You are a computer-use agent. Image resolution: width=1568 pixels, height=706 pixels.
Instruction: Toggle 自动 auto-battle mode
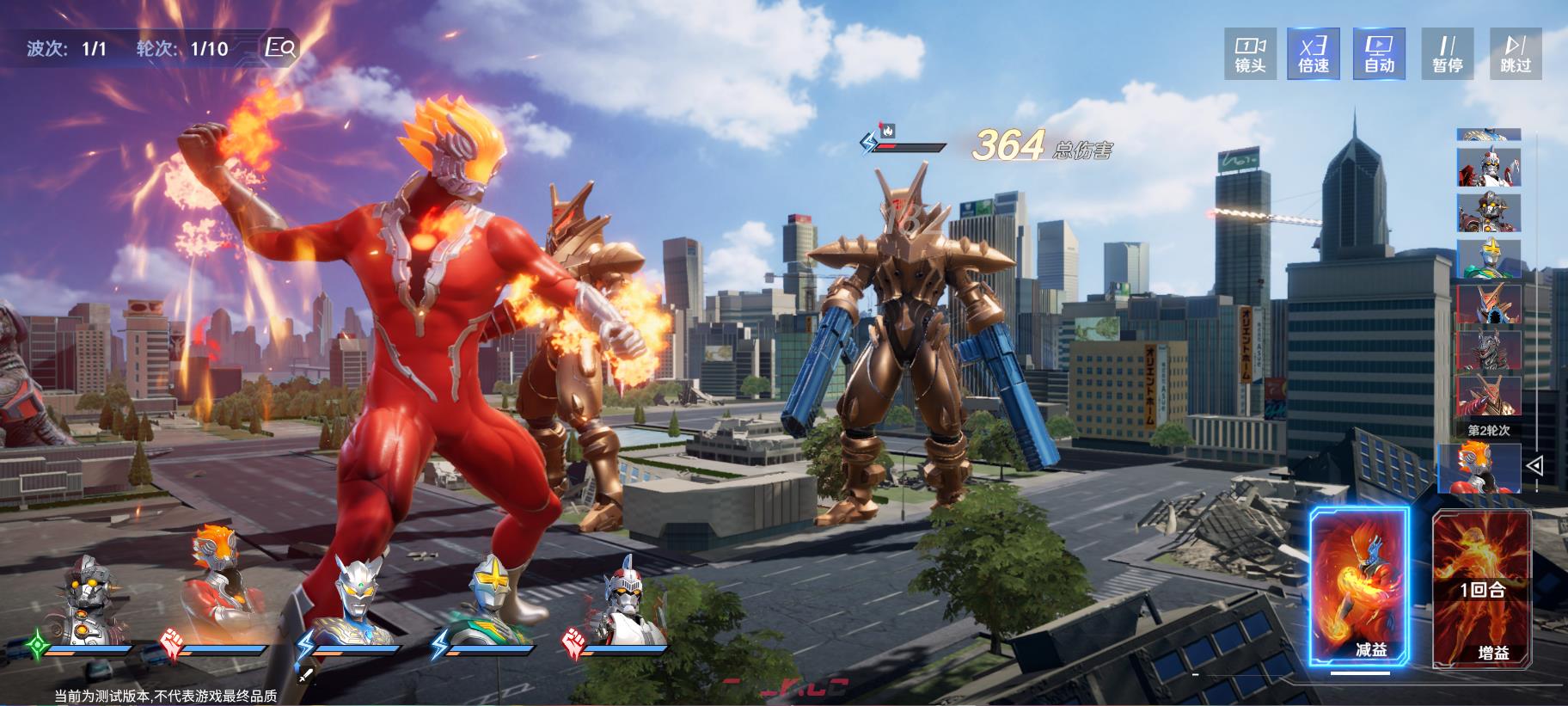[1379, 53]
